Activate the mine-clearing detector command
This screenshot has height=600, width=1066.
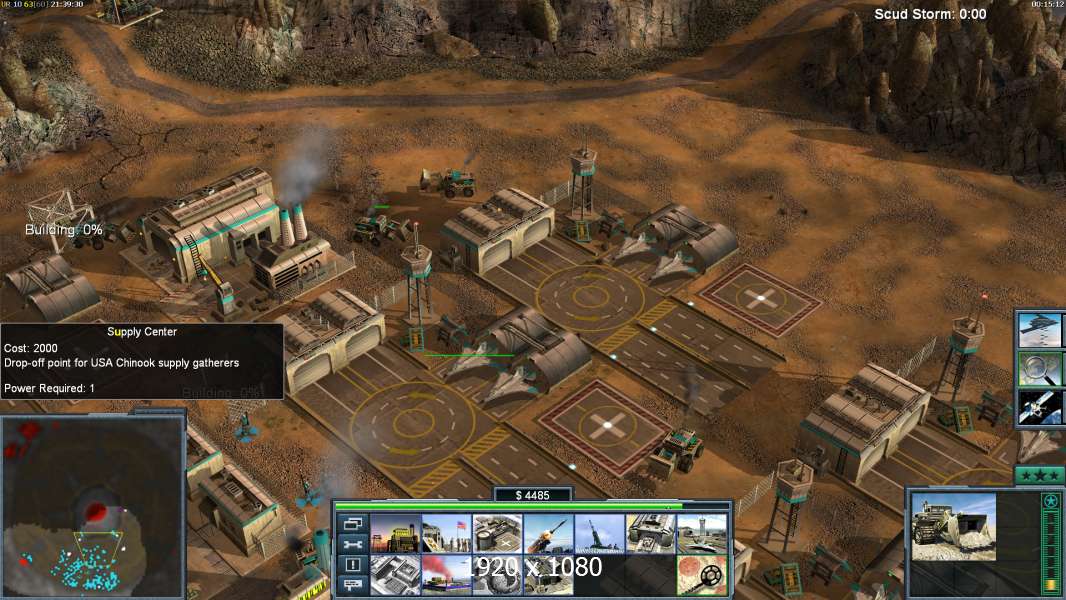click(701, 575)
